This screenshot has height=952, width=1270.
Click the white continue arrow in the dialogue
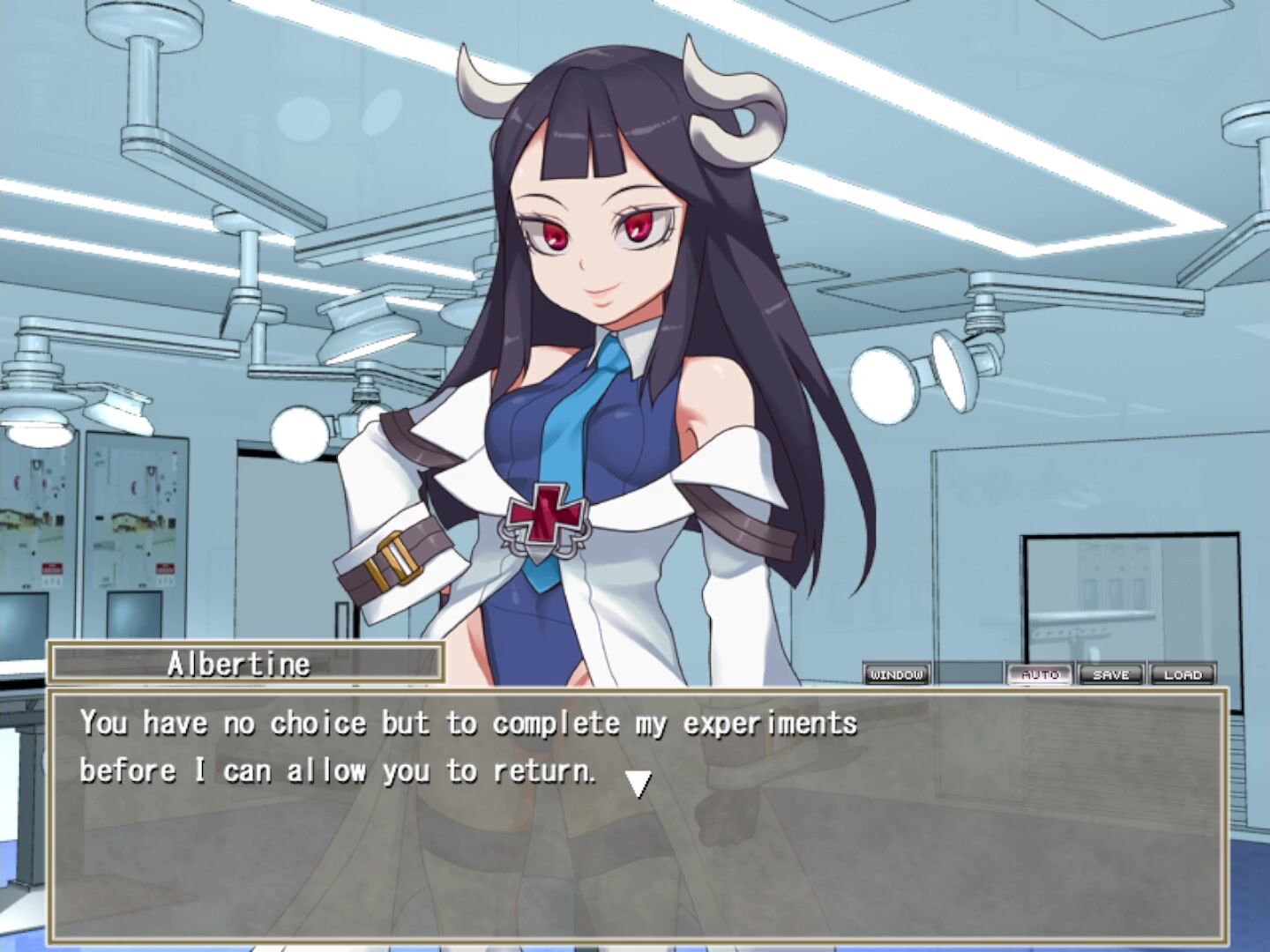tap(638, 783)
